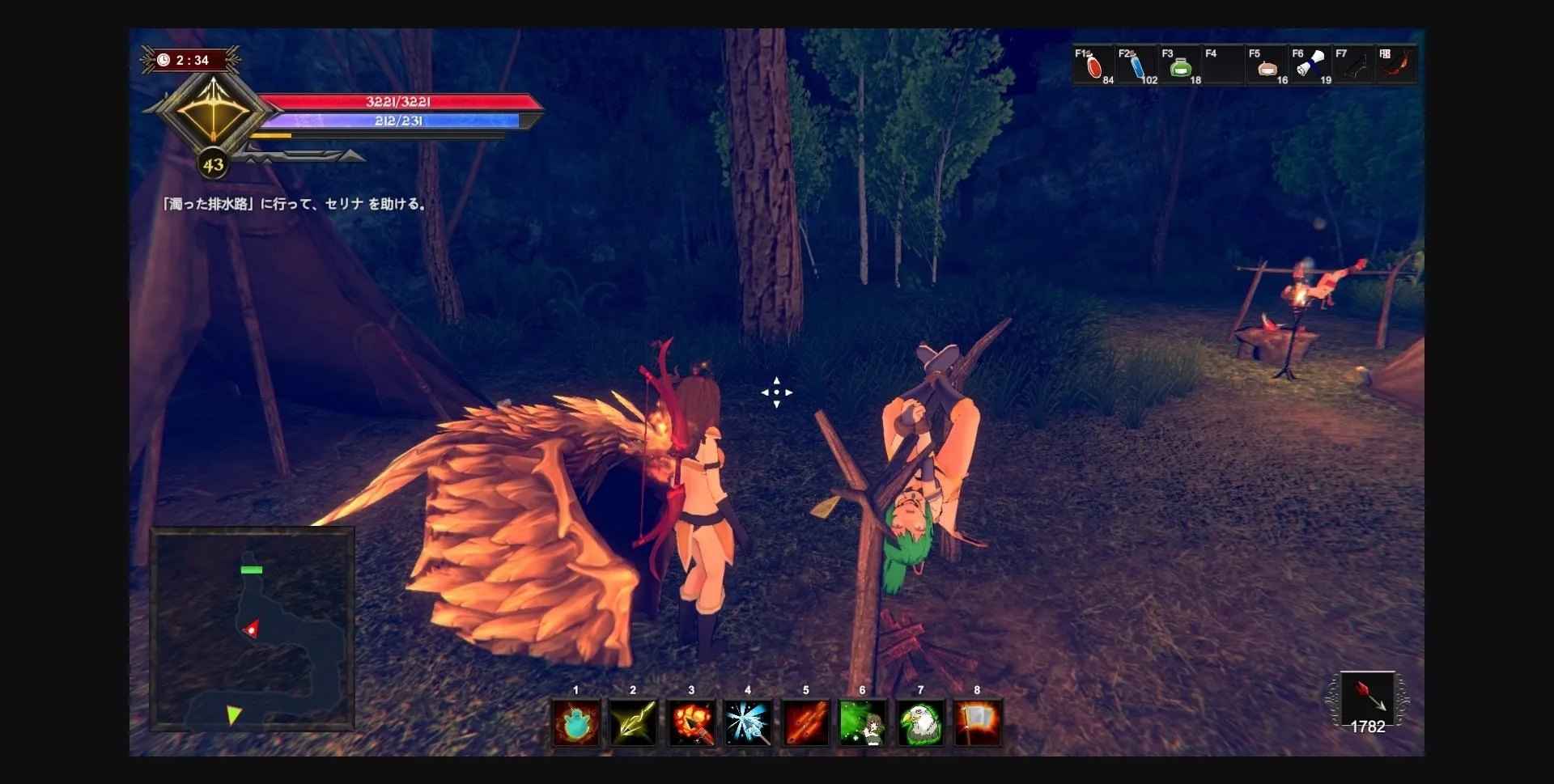Click the red arrow ammo slot
This screenshot has height=784, width=1554.
click(x=1367, y=698)
